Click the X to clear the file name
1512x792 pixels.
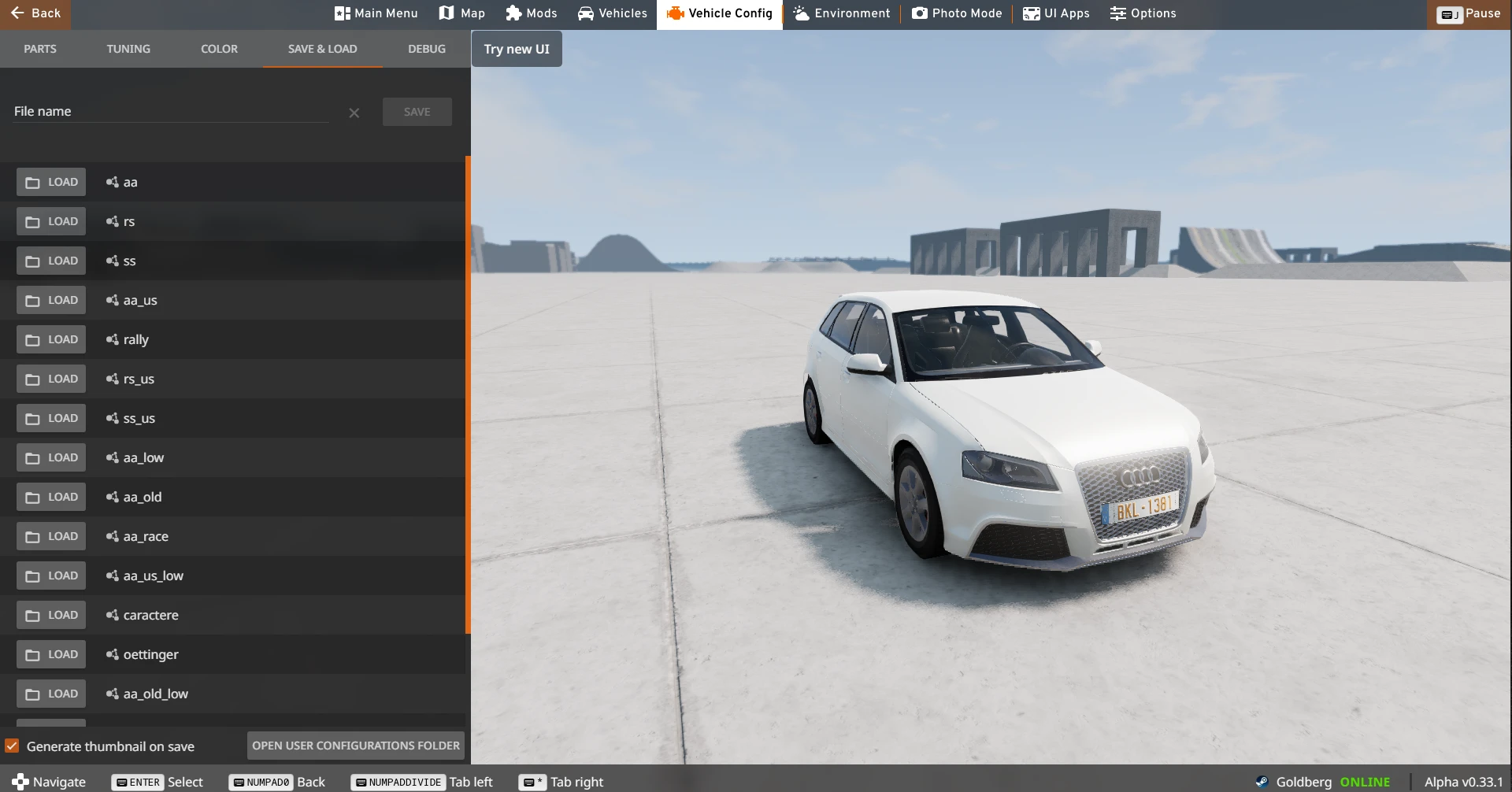[353, 113]
